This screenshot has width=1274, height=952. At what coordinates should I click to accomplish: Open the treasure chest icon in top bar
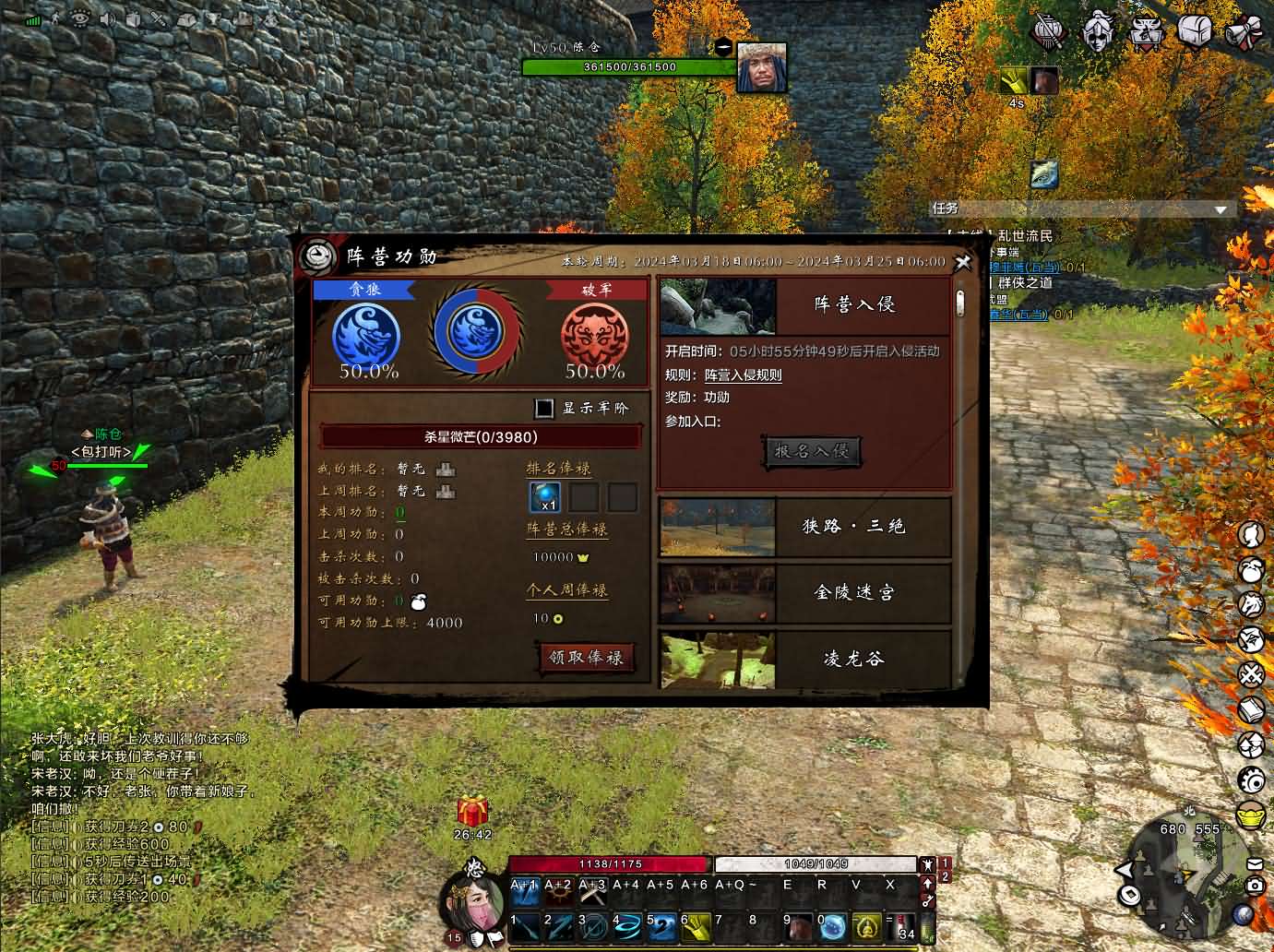point(1194,31)
